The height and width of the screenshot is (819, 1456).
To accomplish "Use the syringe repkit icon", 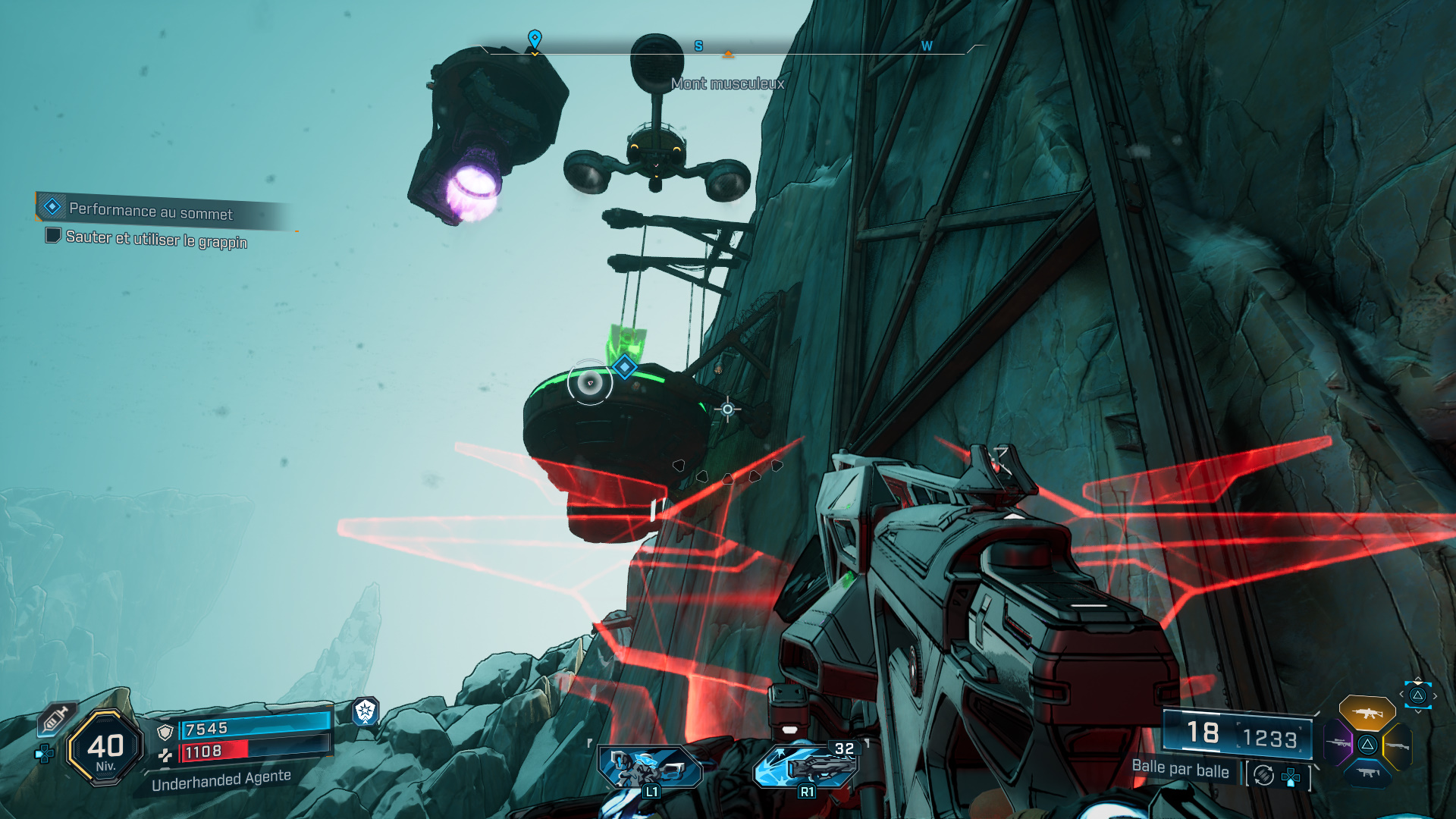I will 56,717.
